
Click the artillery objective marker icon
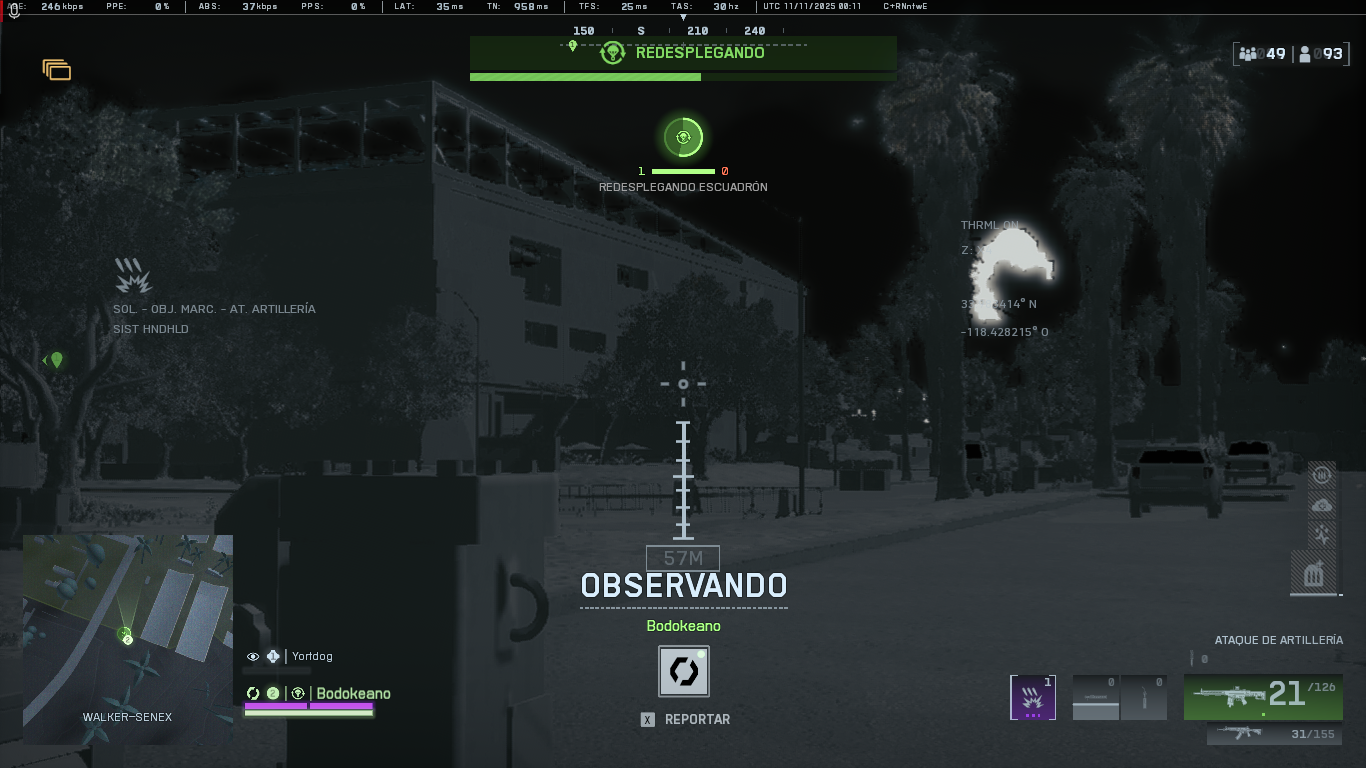pyautogui.click(x=133, y=275)
